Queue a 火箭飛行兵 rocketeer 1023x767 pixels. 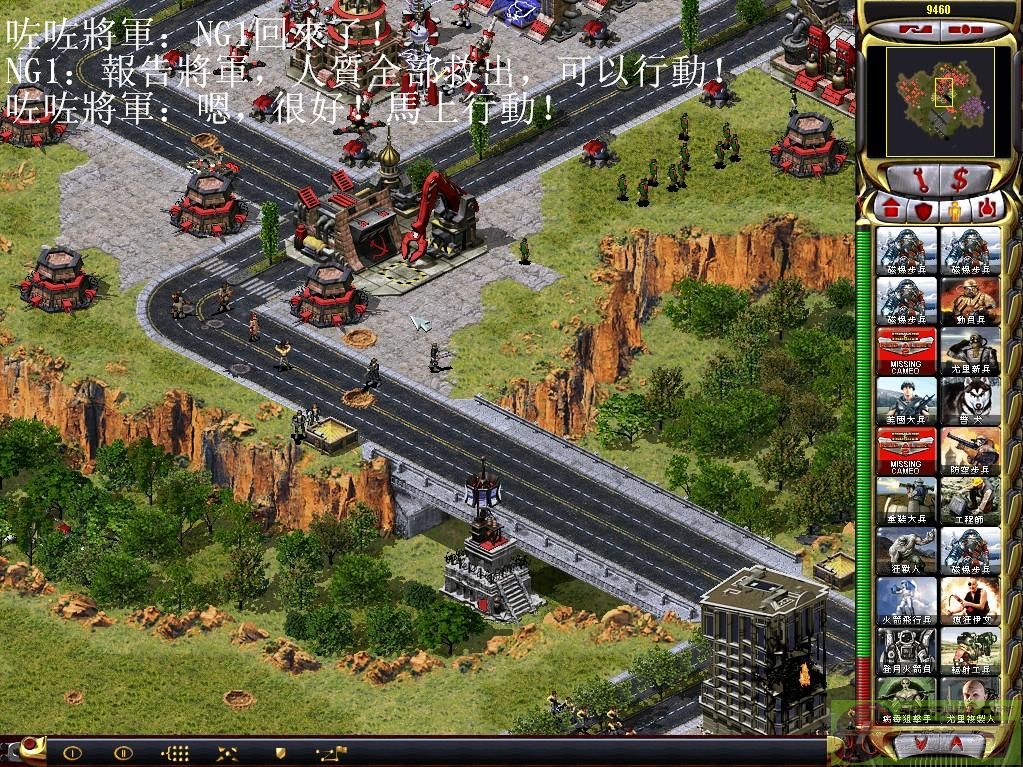(907, 601)
